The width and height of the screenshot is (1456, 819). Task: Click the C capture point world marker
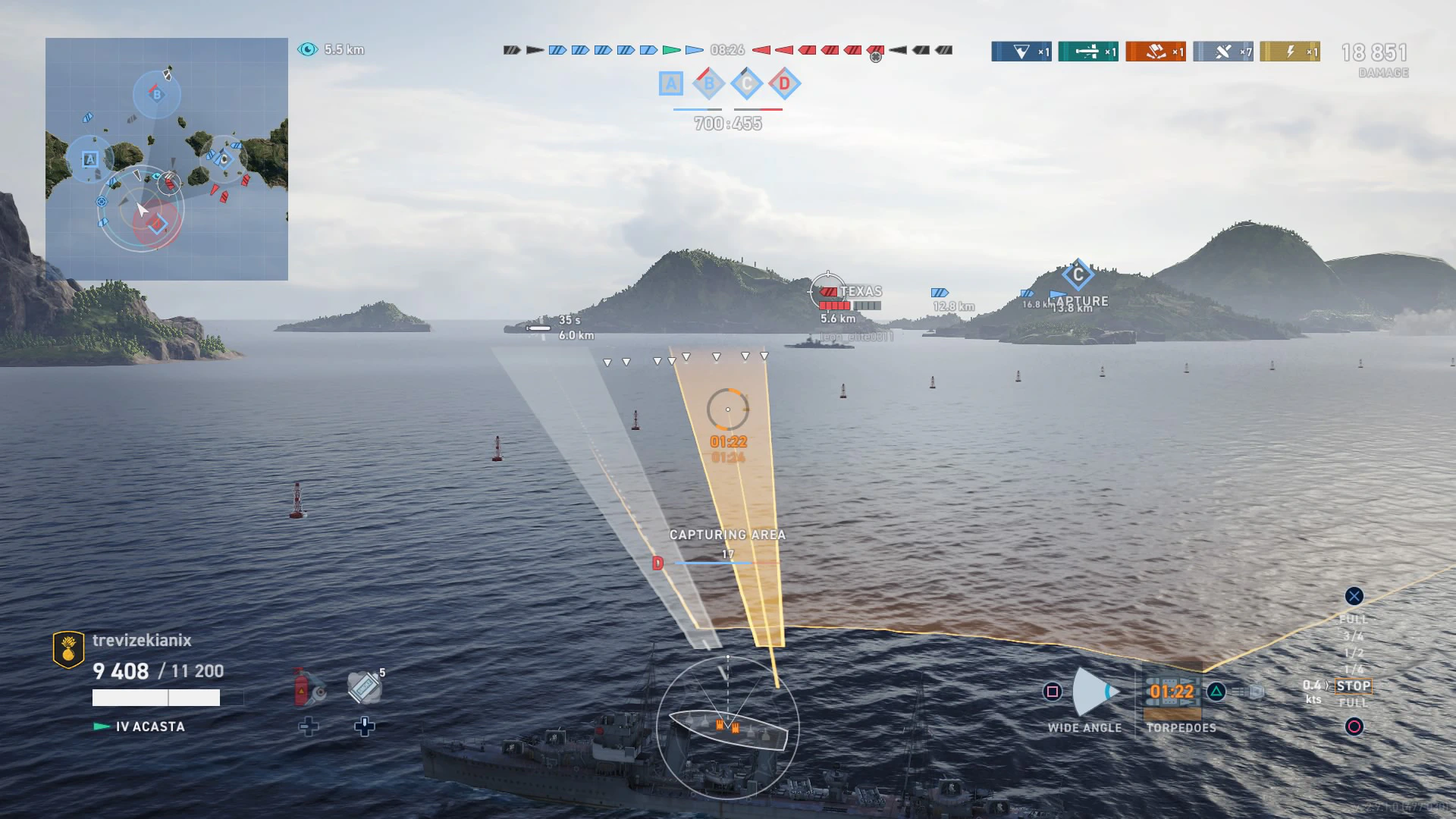pos(1078,275)
